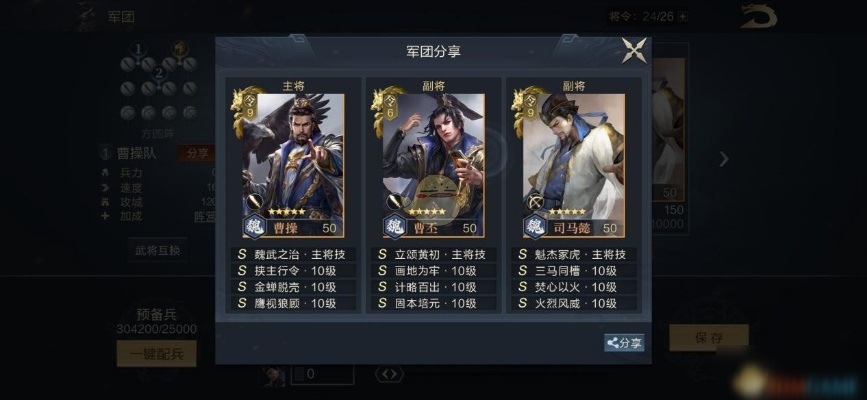
Task: Choose the 三马同槽 skill row
Action: (x=574, y=270)
